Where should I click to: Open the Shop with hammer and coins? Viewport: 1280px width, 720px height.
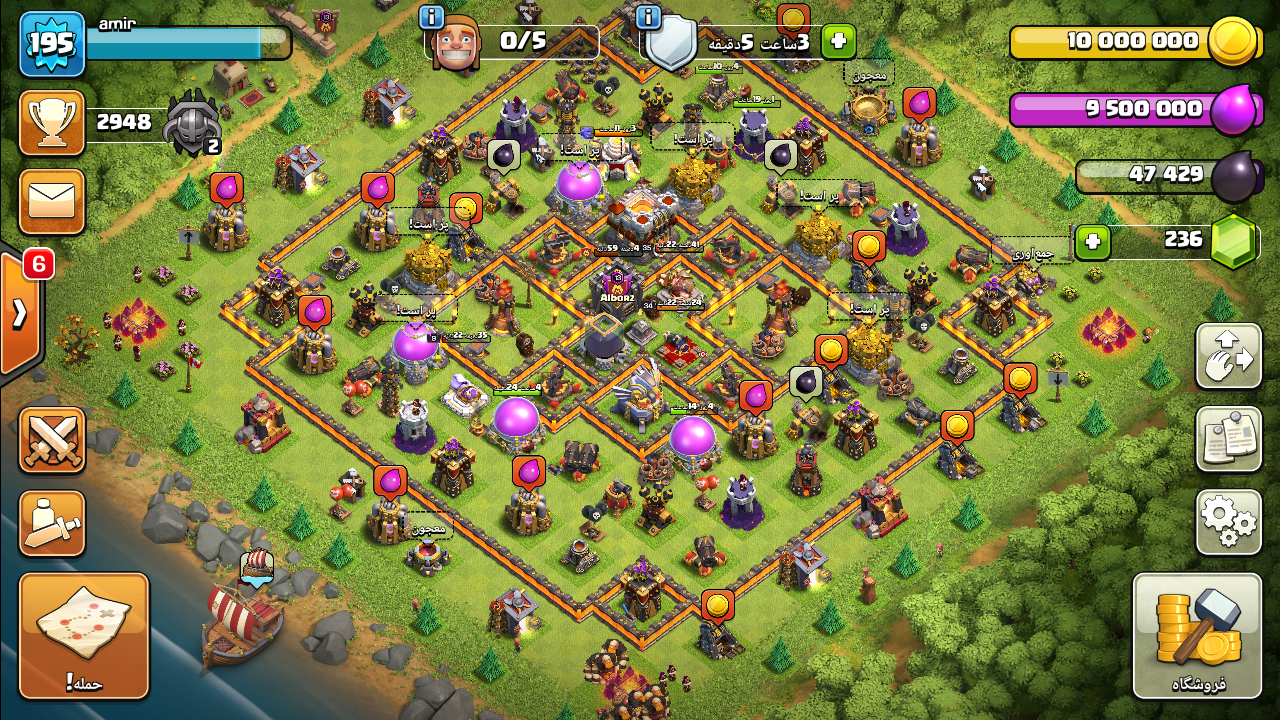(x=1197, y=635)
